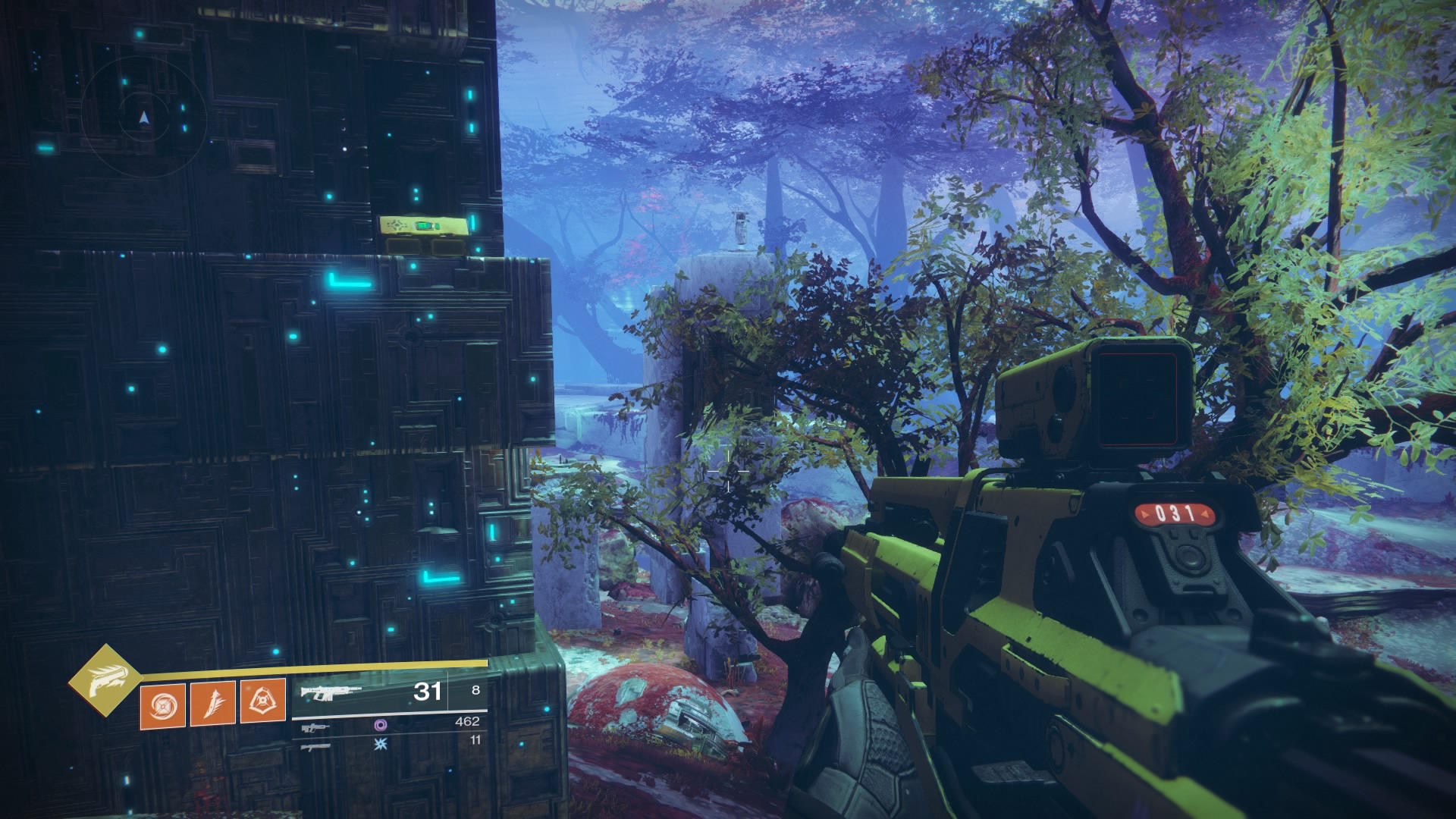Click the circular radar tracker
Image resolution: width=1456 pixels, height=819 pixels.
(x=144, y=117)
